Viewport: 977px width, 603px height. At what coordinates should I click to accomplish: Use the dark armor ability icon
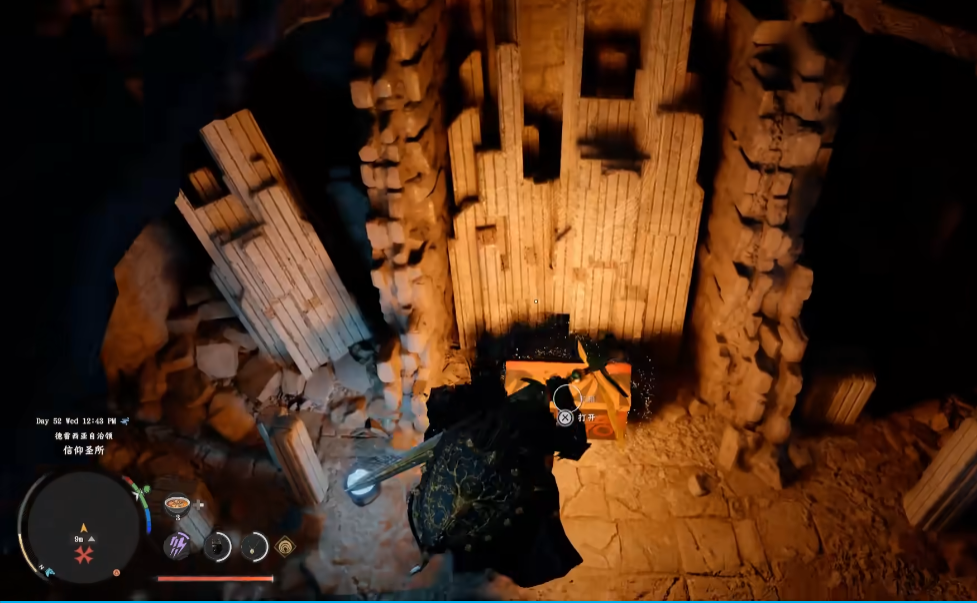(217, 546)
